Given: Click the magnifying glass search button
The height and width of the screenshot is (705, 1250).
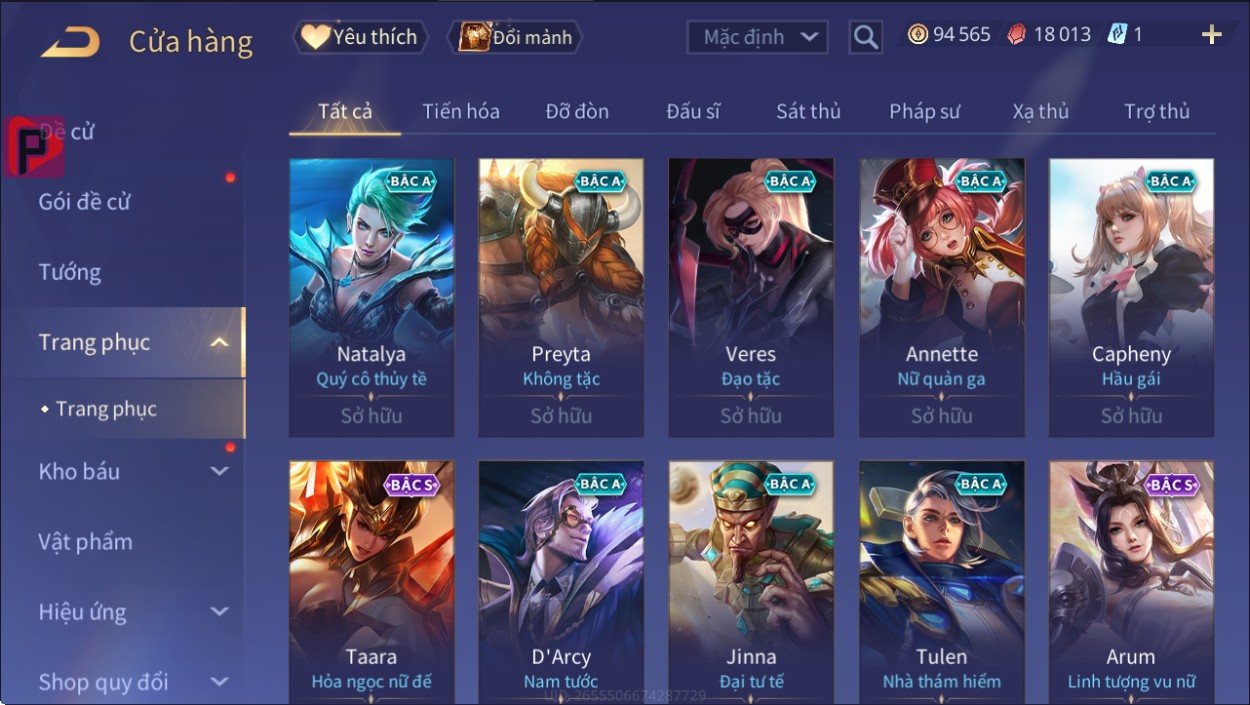Looking at the screenshot, I should [866, 38].
